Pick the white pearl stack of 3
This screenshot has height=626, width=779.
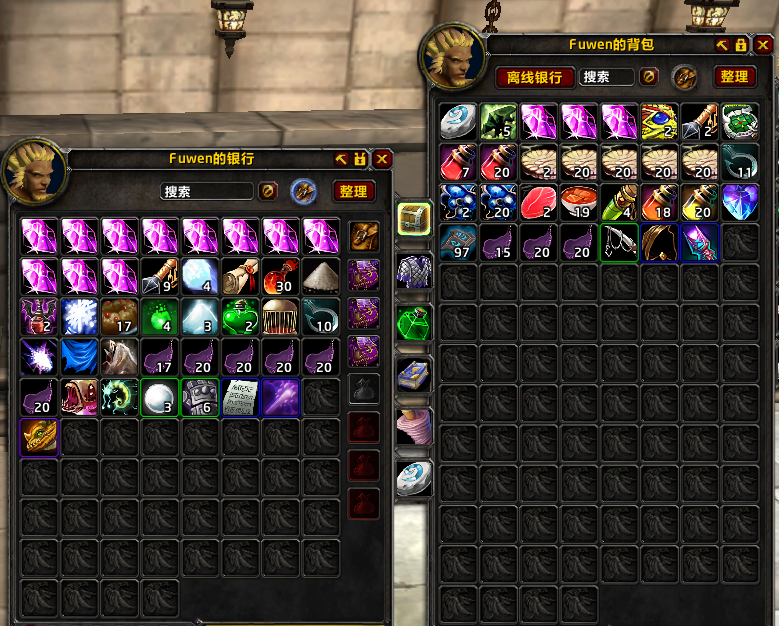pyautogui.click(x=160, y=397)
